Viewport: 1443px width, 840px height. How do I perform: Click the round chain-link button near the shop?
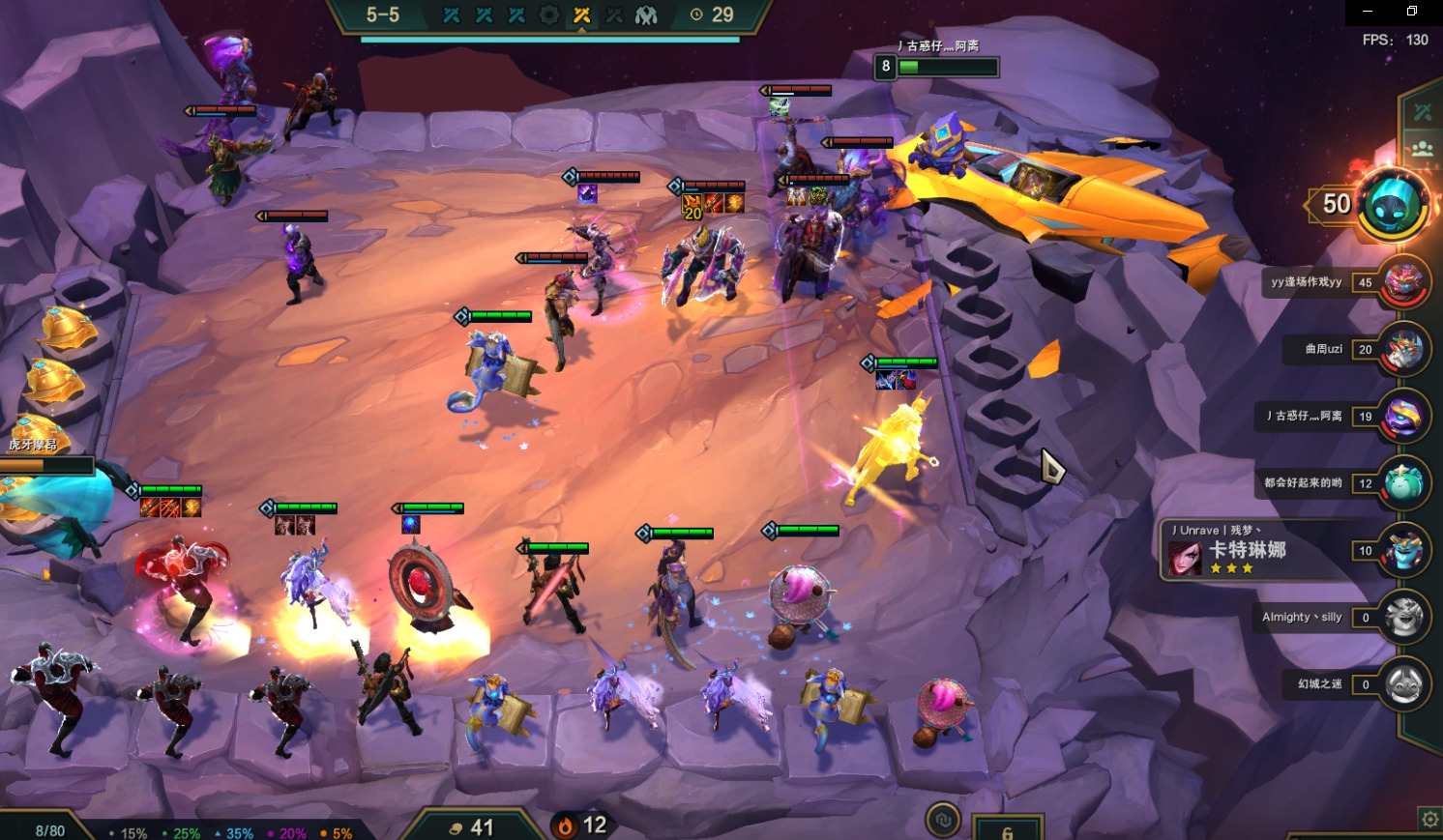click(x=942, y=821)
